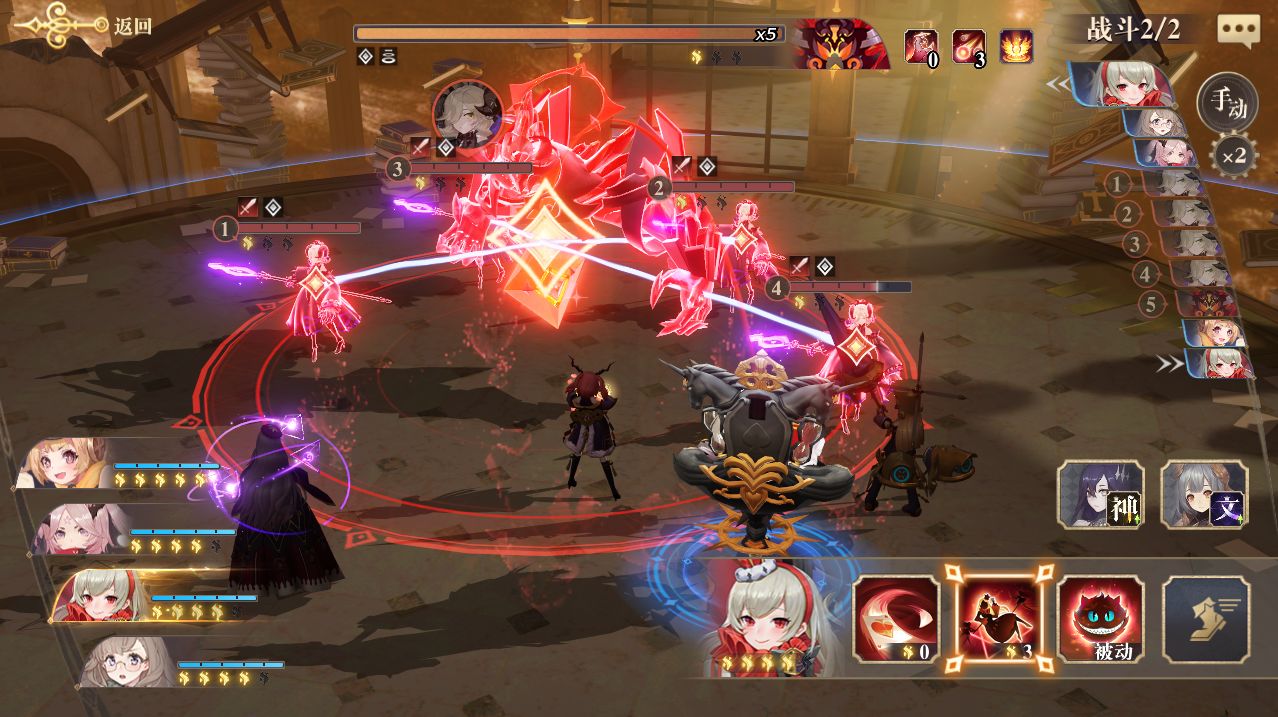Click the boss portrait beside the health bar
Screen dimensions: 1278x717
tap(838, 46)
